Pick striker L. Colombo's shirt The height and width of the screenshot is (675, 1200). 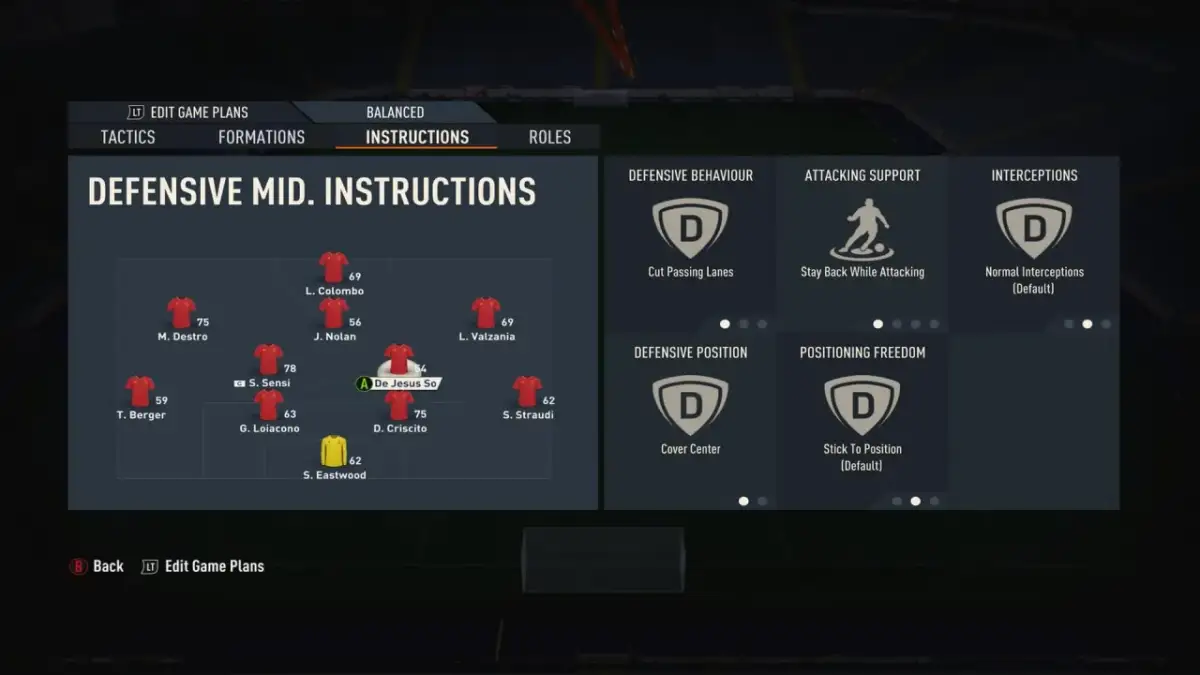click(334, 268)
